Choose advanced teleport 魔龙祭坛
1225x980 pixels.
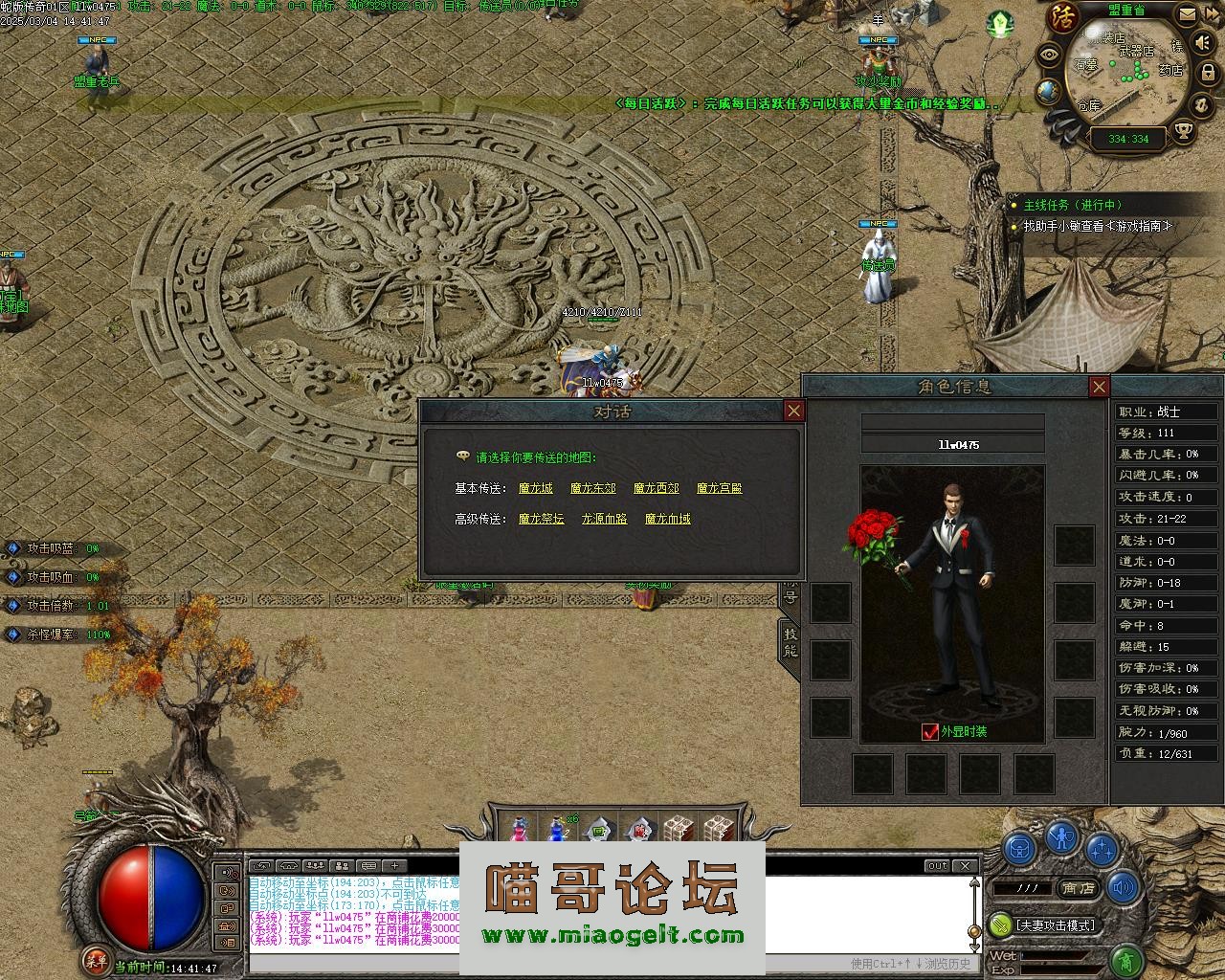(542, 519)
